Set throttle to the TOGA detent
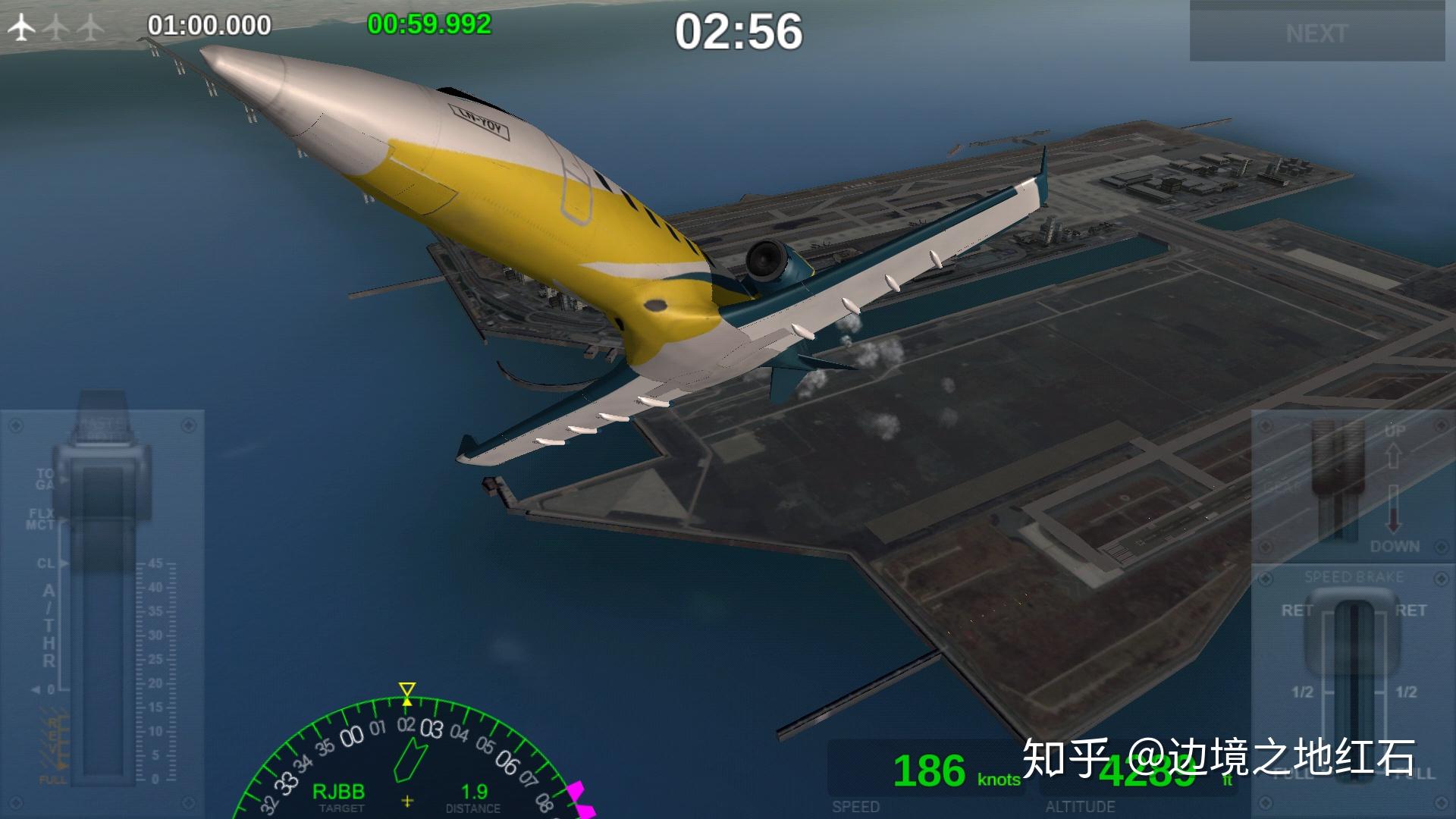This screenshot has width=1456, height=819. click(45, 479)
